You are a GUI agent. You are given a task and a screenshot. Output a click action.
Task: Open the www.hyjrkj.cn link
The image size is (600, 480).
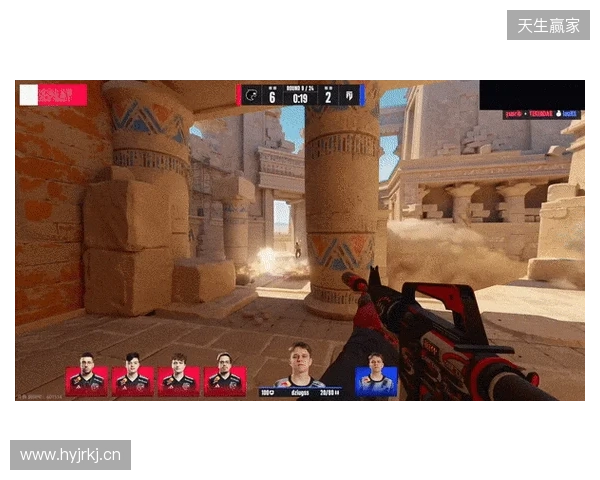coord(71,456)
